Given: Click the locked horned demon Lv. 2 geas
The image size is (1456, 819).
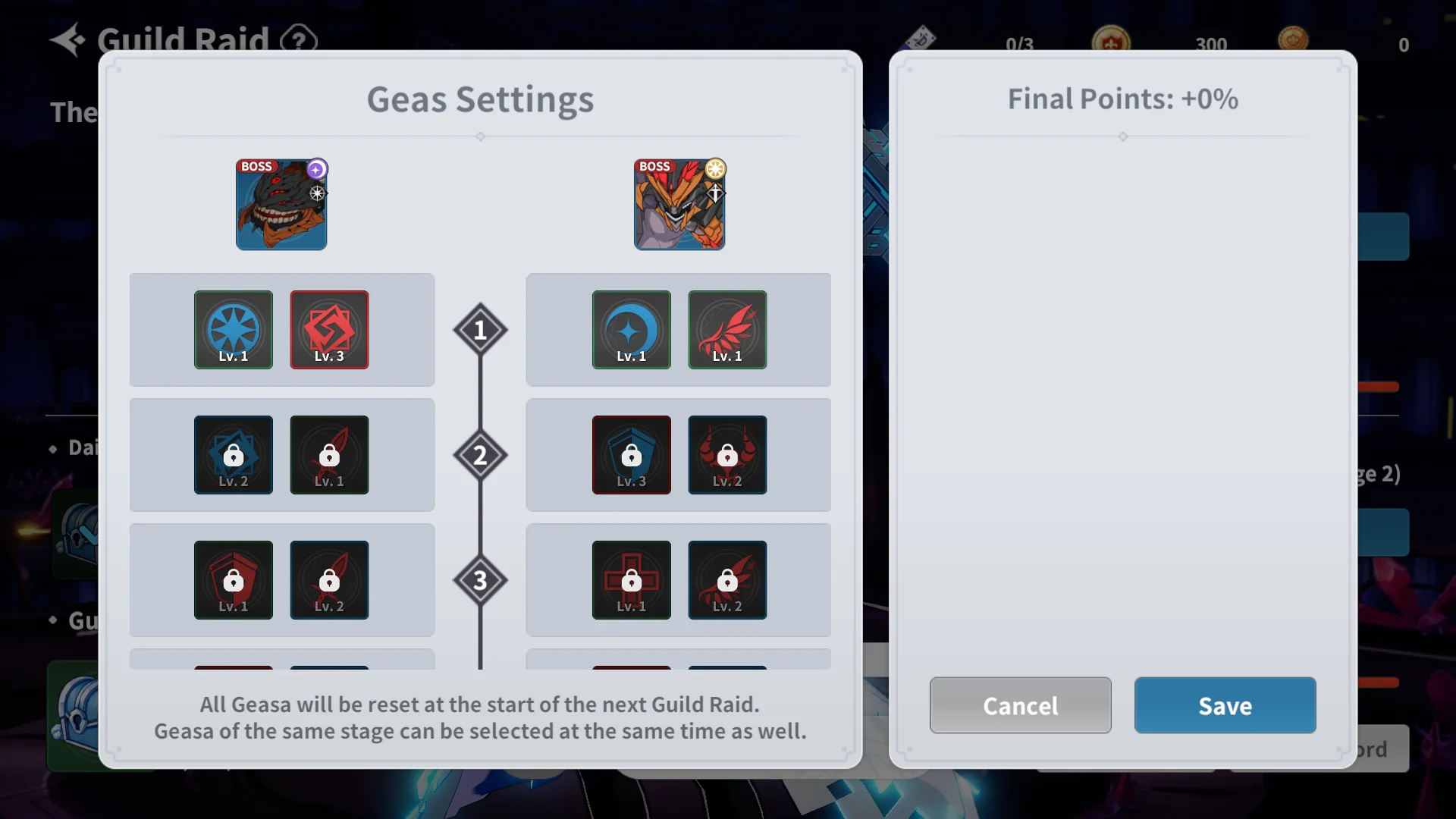Looking at the screenshot, I should [x=727, y=455].
